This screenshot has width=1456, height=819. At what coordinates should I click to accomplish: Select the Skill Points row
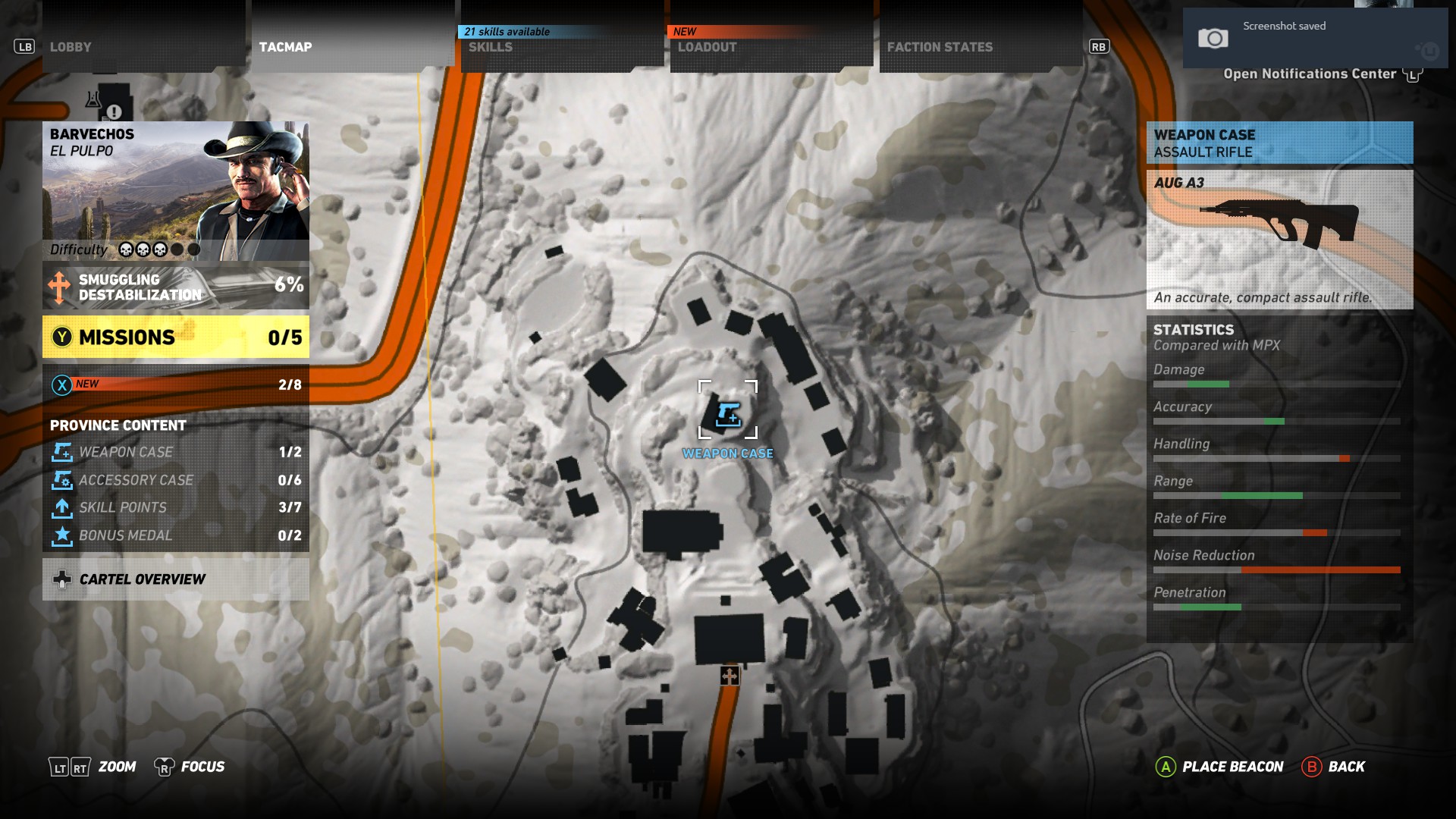point(176,507)
